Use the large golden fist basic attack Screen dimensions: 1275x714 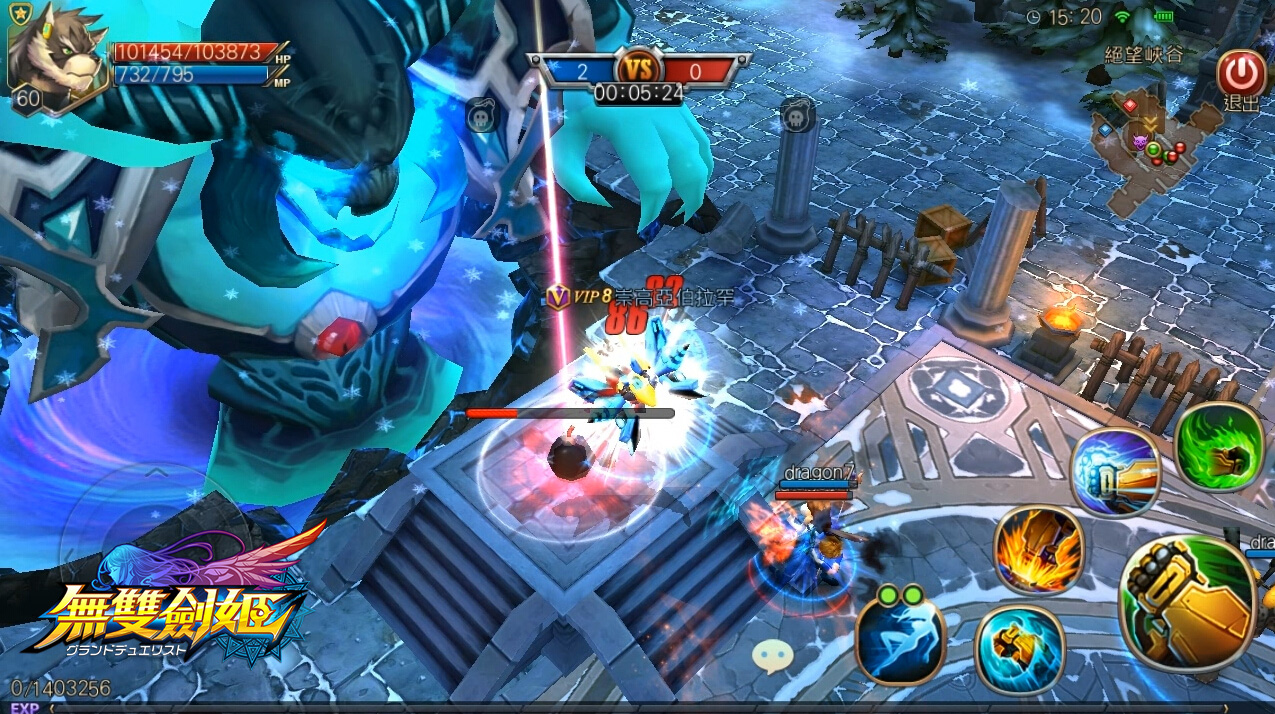coord(1190,603)
